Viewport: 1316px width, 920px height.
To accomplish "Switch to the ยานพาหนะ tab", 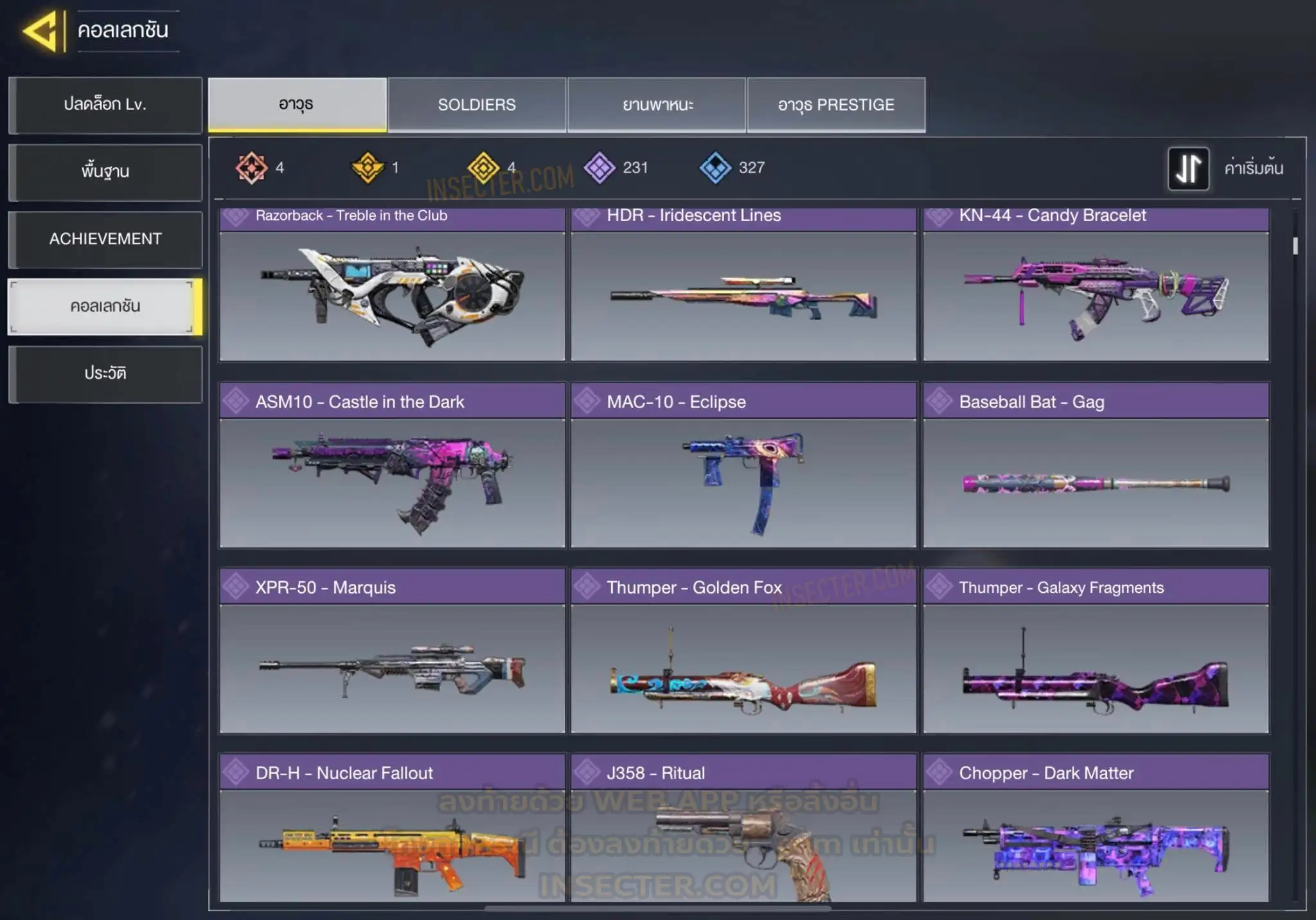I will tap(657, 105).
